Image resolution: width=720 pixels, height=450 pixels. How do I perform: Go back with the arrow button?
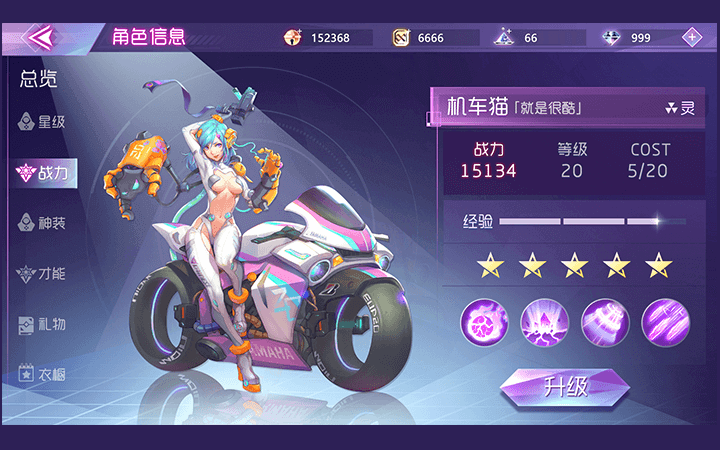(x=38, y=38)
